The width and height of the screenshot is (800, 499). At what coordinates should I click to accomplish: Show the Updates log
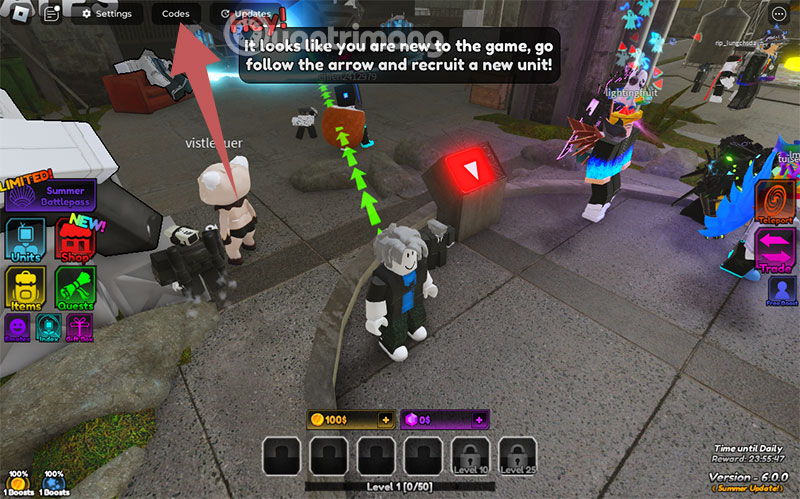coord(246,14)
